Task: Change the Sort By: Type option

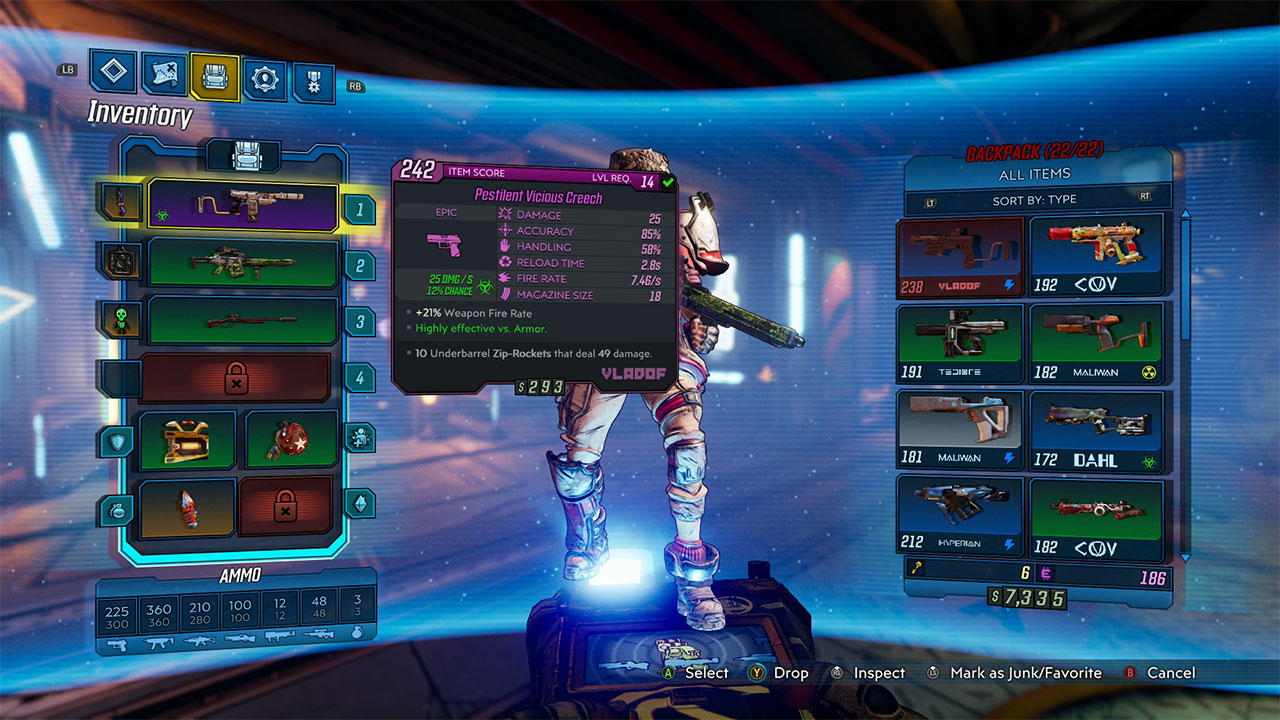Action: (x=1035, y=199)
